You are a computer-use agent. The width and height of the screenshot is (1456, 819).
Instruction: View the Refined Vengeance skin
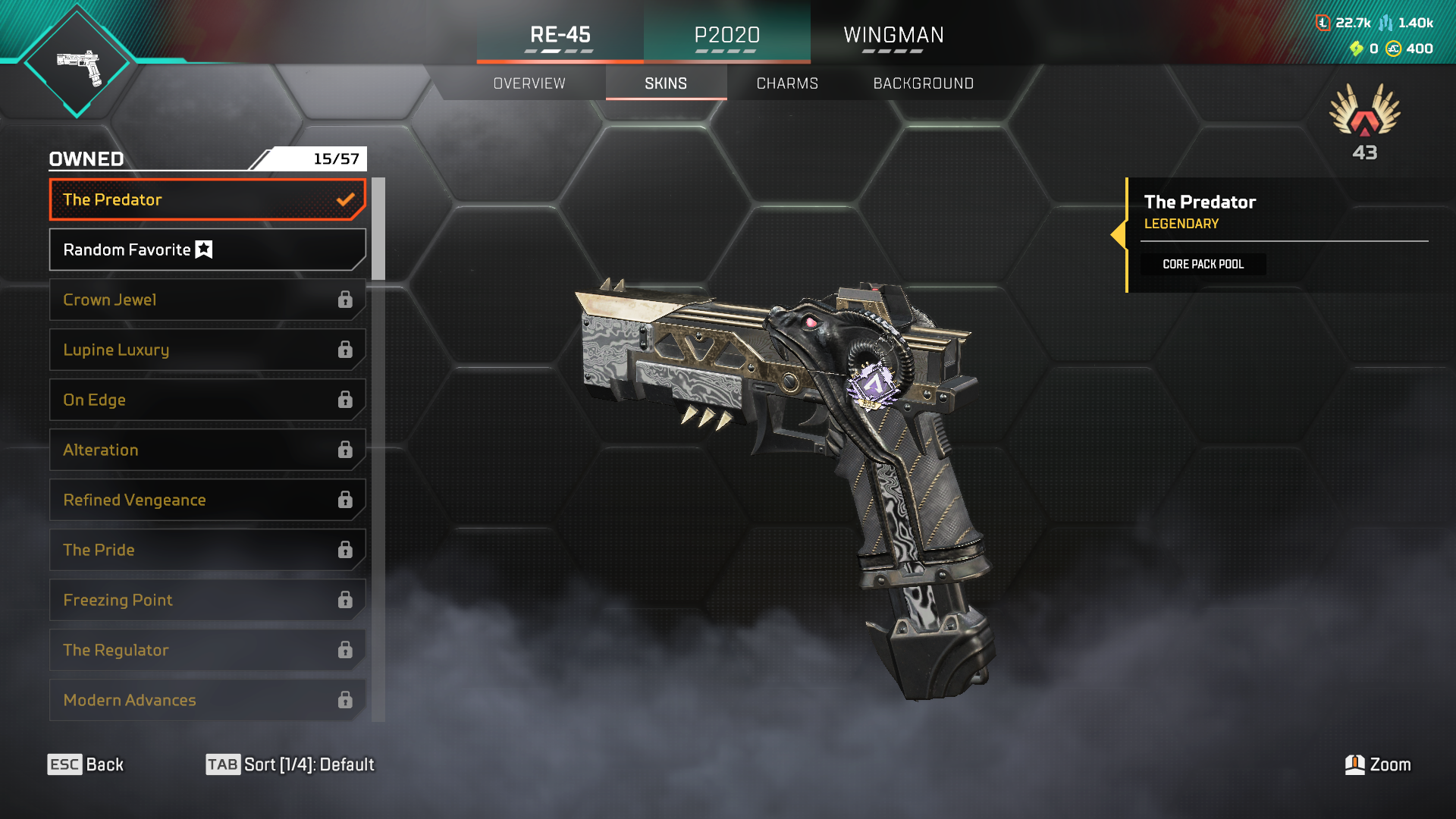[x=207, y=500]
